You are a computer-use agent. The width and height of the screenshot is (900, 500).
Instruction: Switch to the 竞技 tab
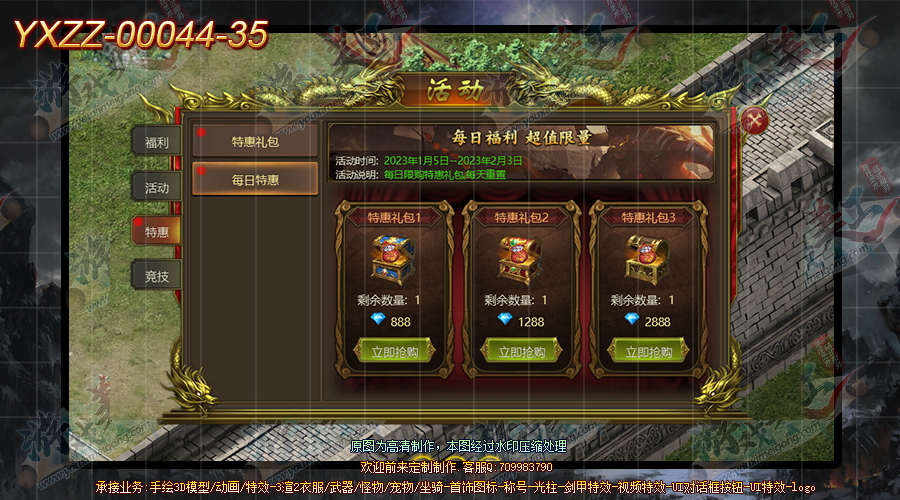pos(157,276)
